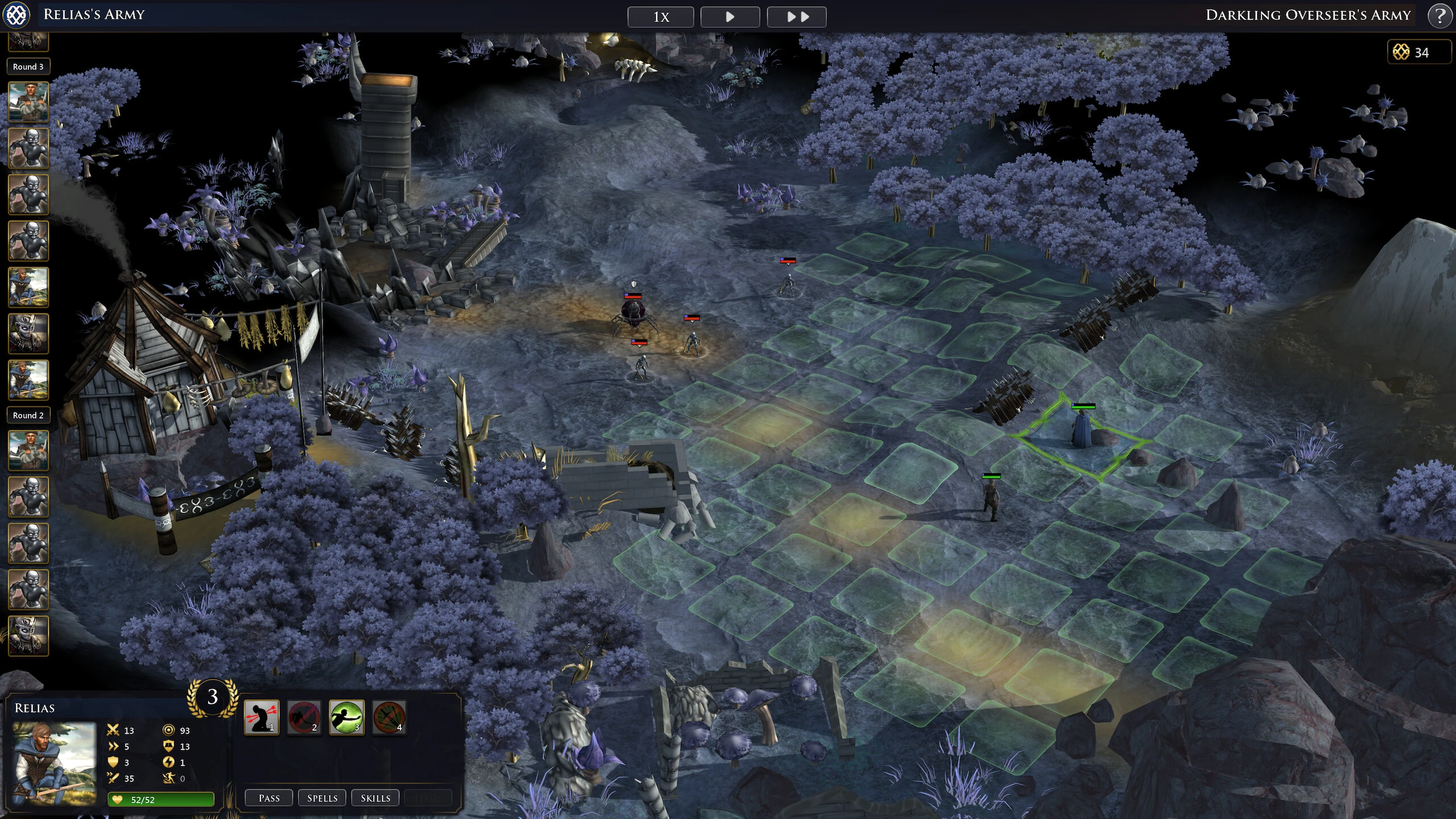The height and width of the screenshot is (819, 1456).
Task: Select the crossed-out leaping figure ability
Action: [x=304, y=717]
